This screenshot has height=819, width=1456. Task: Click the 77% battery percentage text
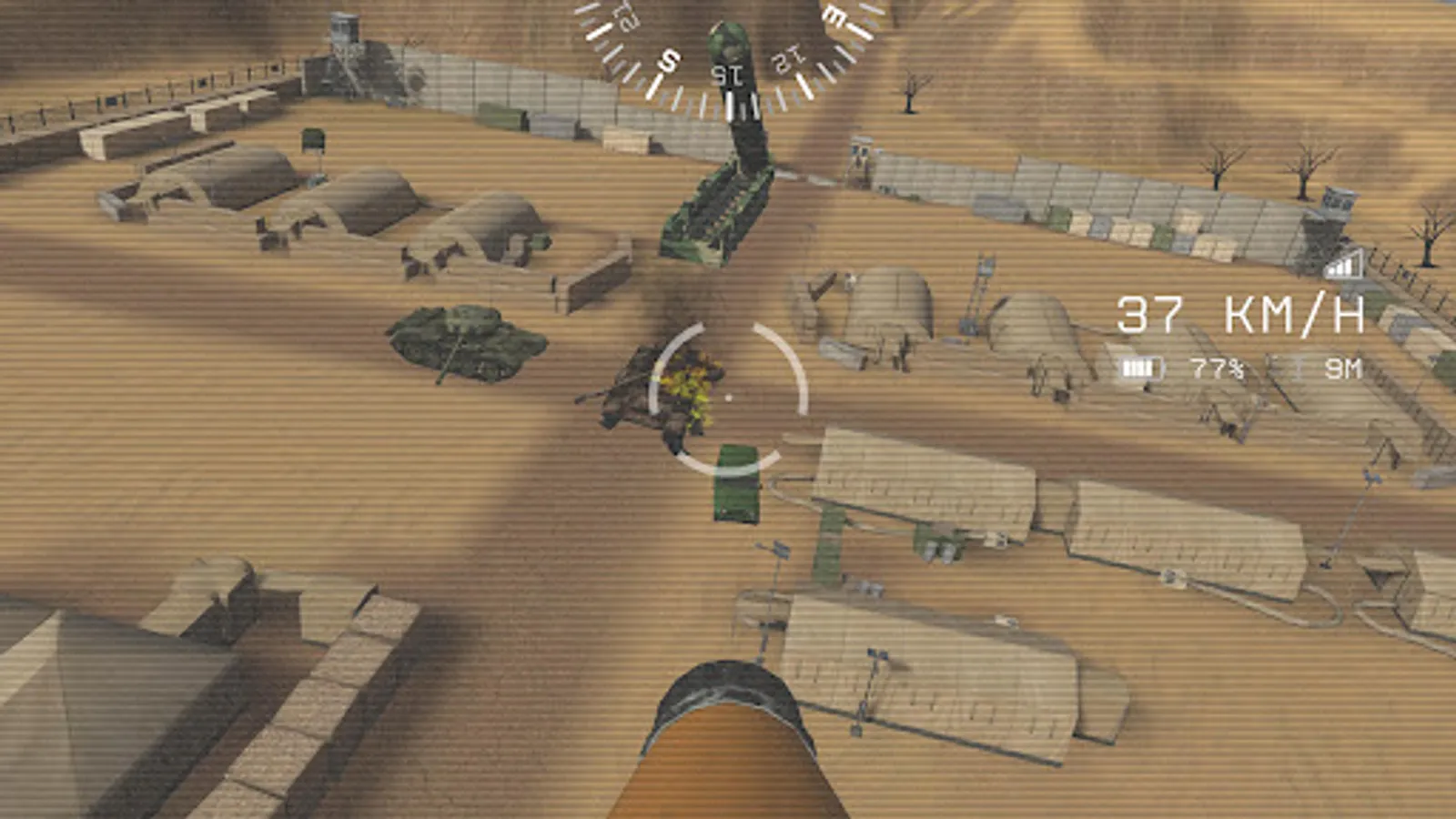pyautogui.click(x=1215, y=367)
